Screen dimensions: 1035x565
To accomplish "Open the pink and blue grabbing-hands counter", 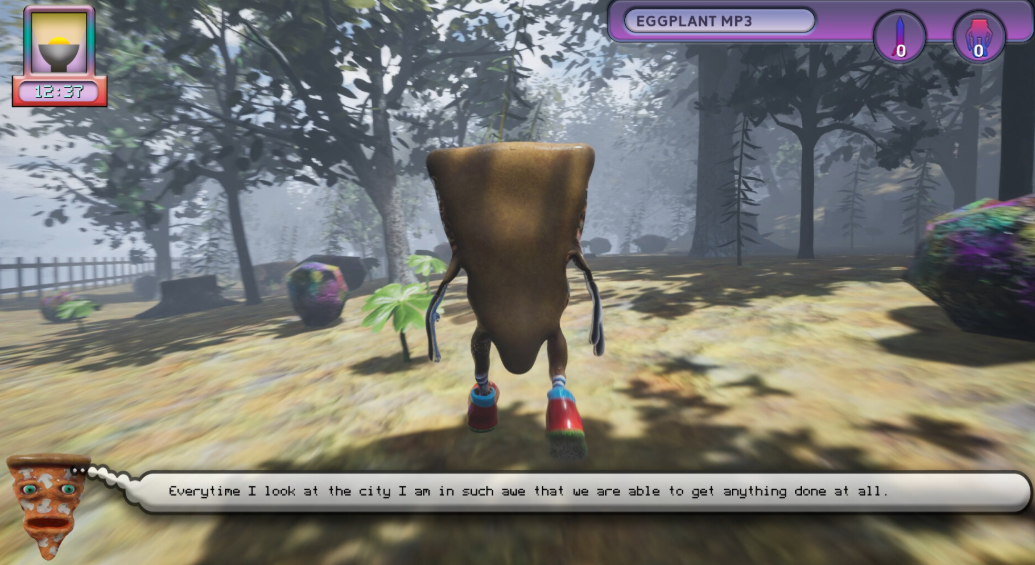I will [979, 37].
